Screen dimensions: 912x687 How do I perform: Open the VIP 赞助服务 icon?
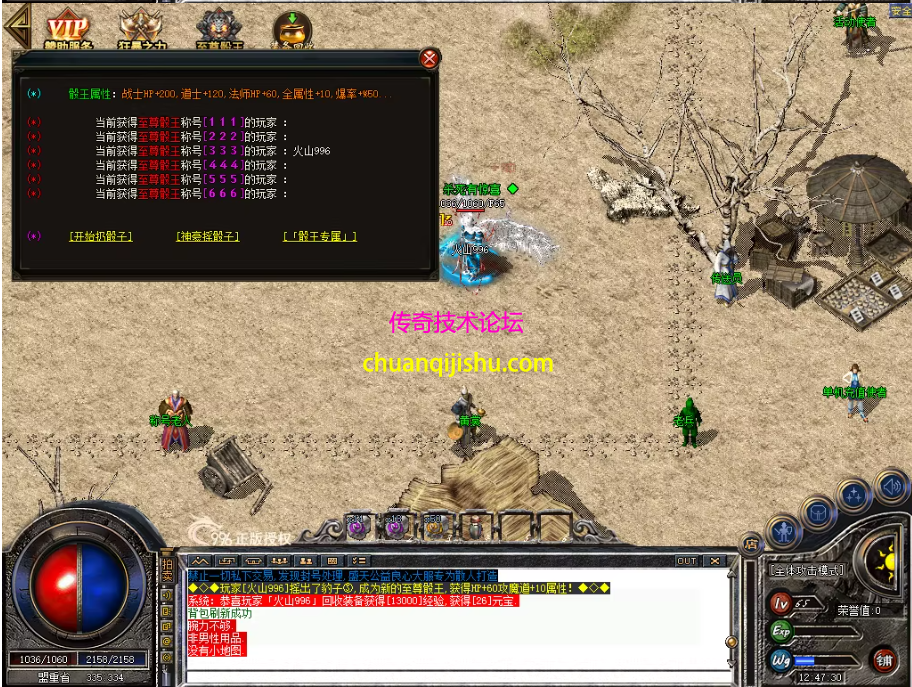coord(68,29)
